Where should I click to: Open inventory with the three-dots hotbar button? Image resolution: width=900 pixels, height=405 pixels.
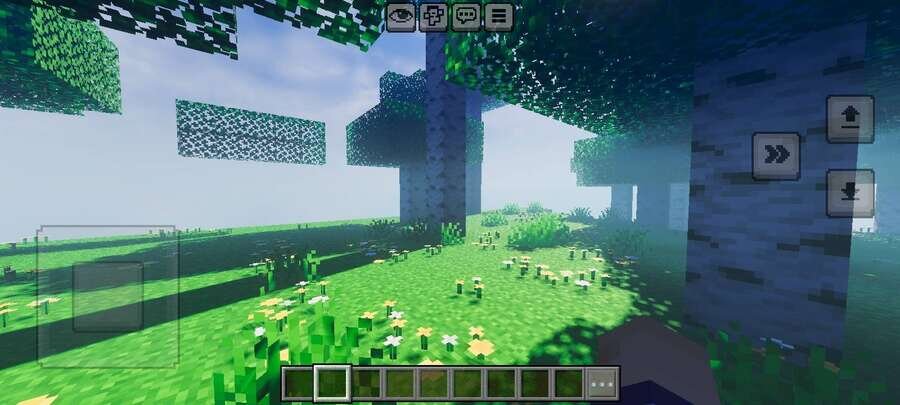pyautogui.click(x=602, y=383)
